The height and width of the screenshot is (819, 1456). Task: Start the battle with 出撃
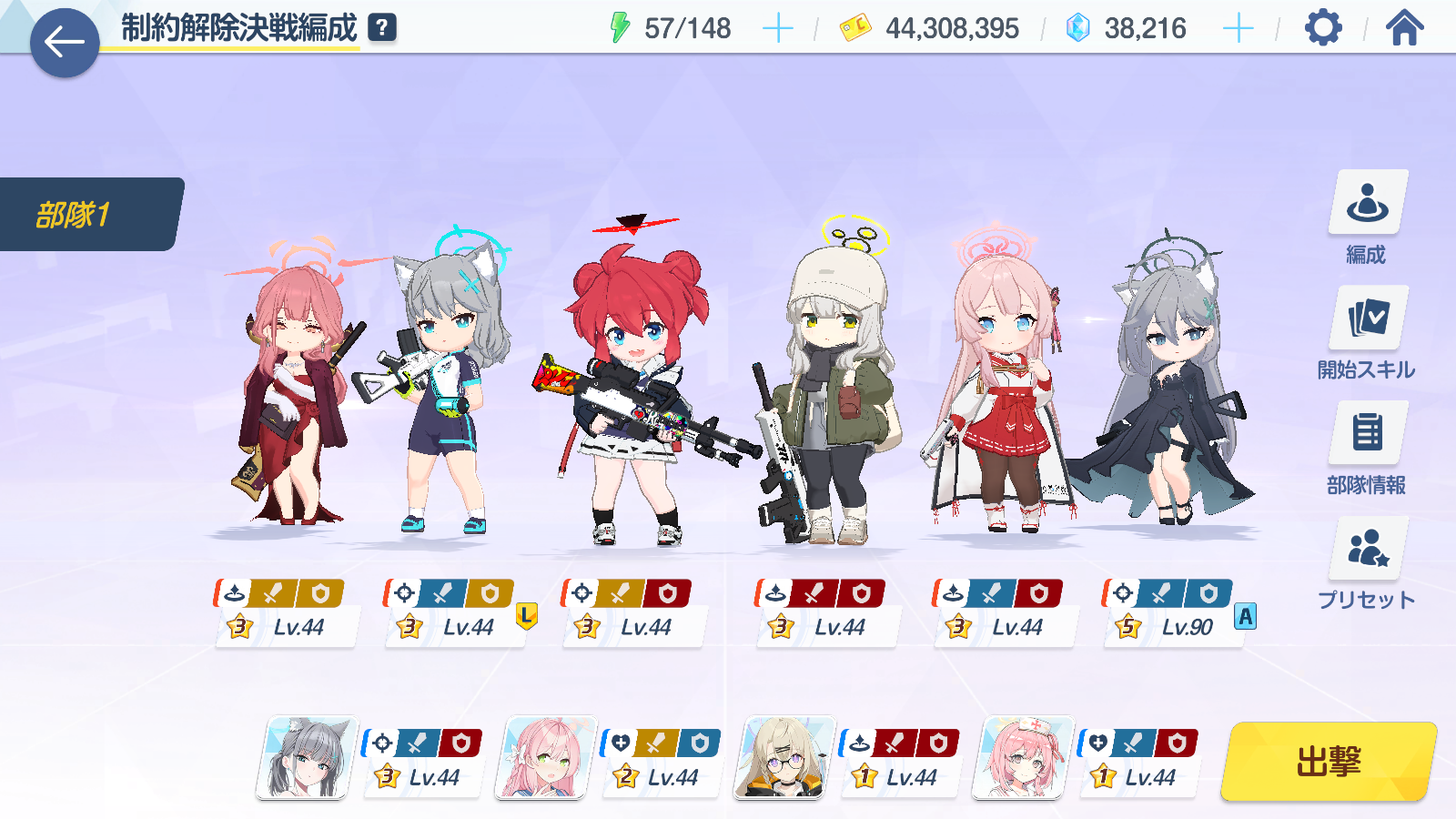click(x=1328, y=762)
